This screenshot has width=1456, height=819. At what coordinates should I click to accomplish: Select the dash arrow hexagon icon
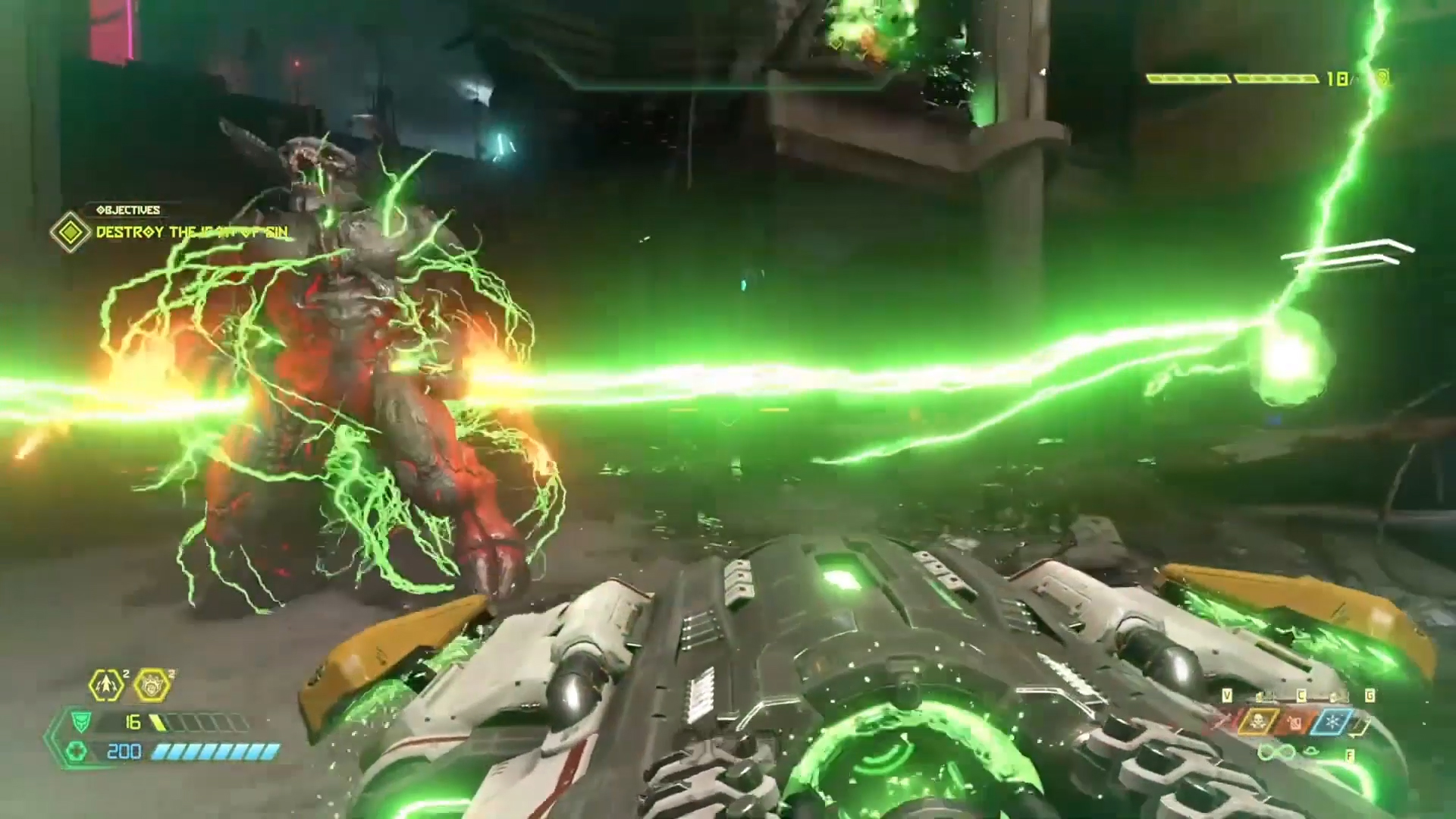coord(106,686)
